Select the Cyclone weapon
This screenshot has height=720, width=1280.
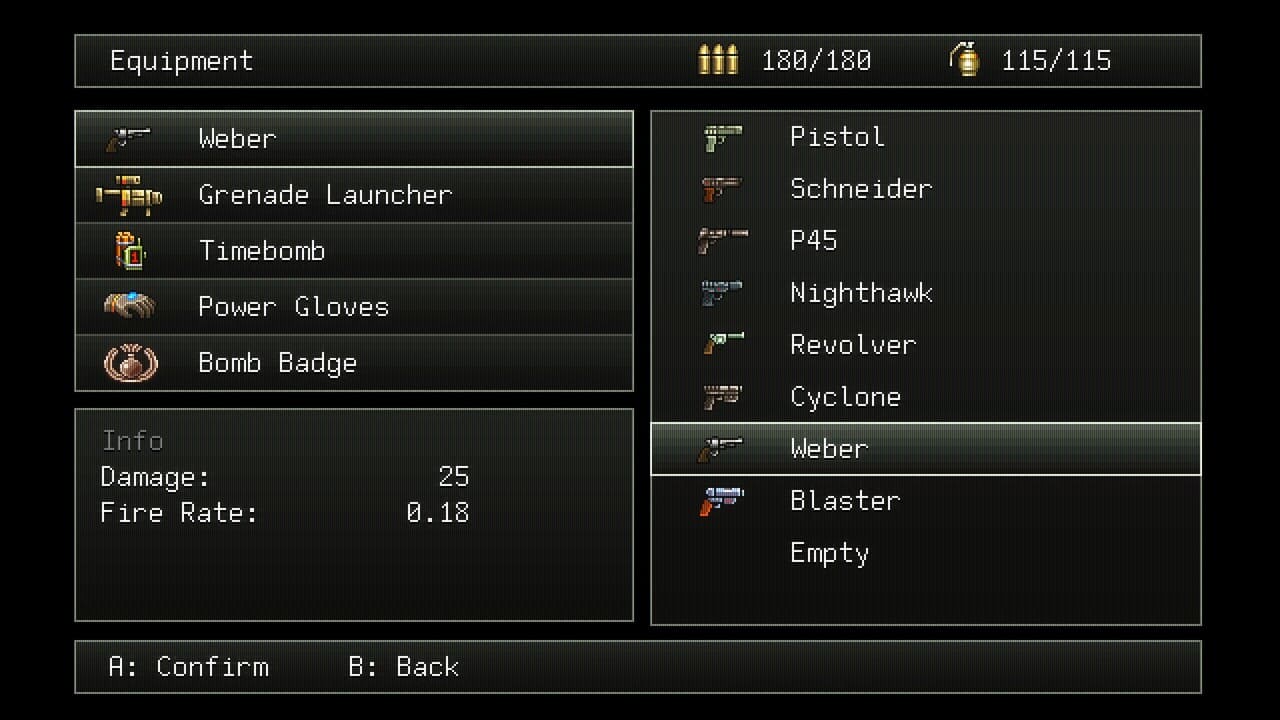coord(845,397)
